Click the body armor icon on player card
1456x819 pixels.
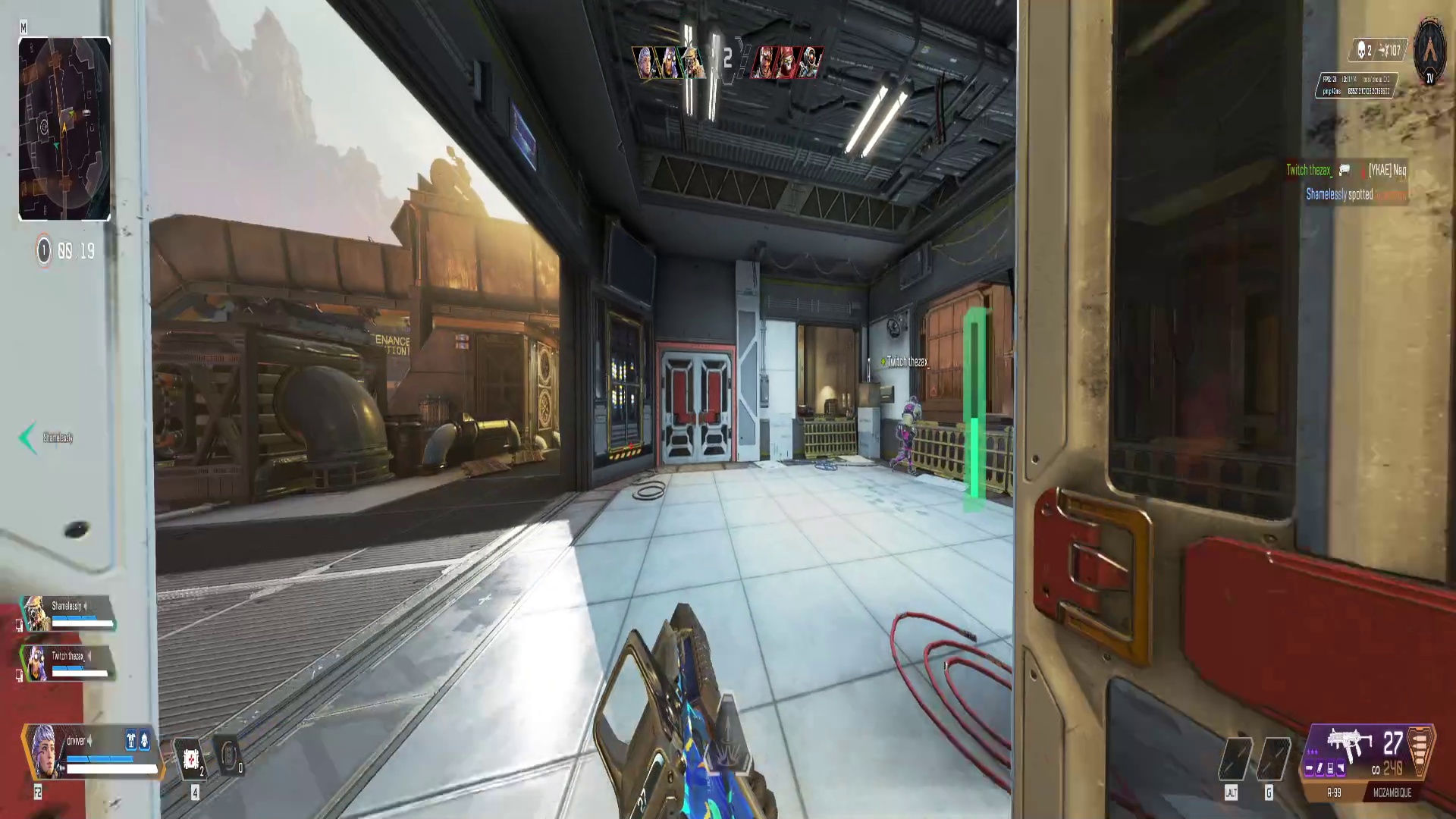tap(130, 741)
